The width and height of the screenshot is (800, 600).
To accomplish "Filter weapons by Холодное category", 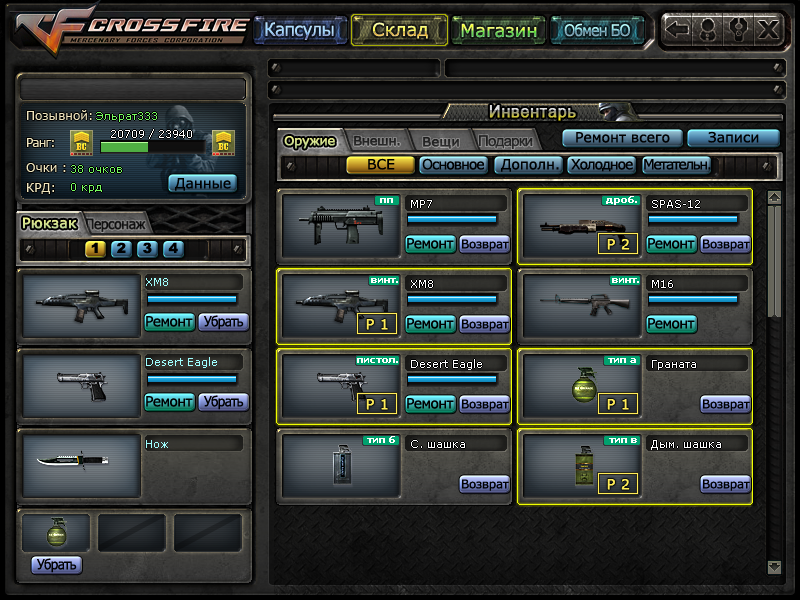I will 602,165.
